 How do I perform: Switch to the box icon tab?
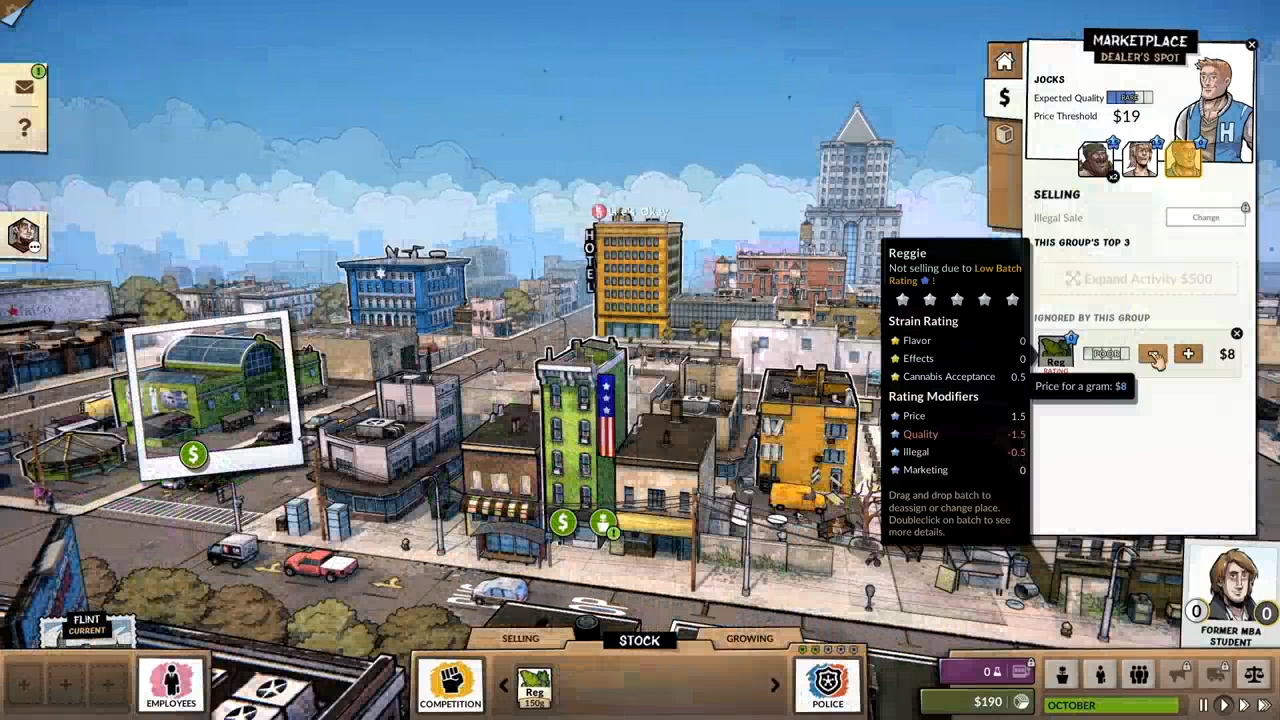(x=1004, y=134)
